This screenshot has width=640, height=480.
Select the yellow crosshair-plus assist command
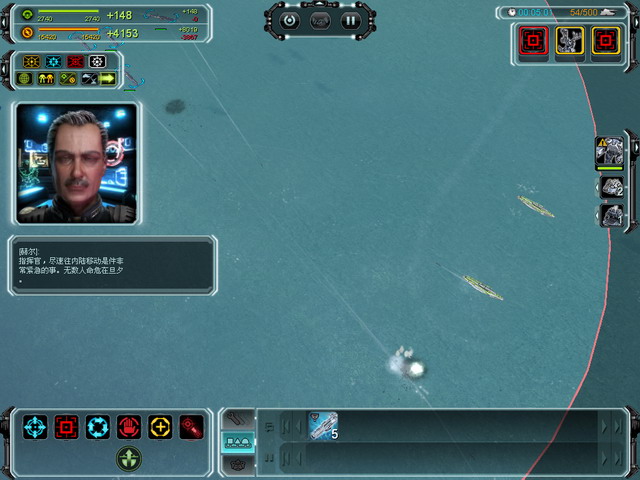(x=160, y=427)
